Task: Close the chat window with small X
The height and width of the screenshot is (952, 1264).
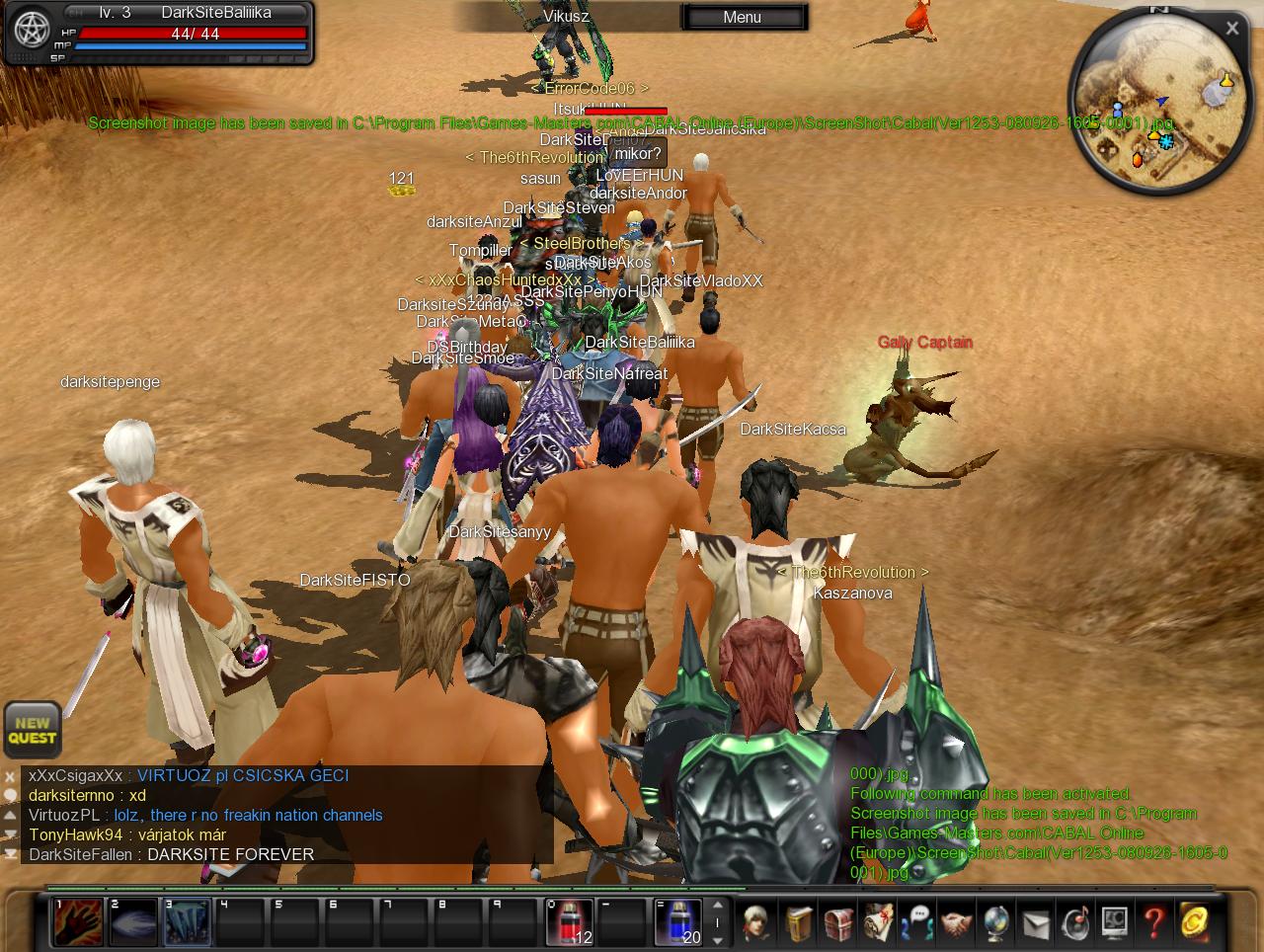Action: tap(10, 777)
